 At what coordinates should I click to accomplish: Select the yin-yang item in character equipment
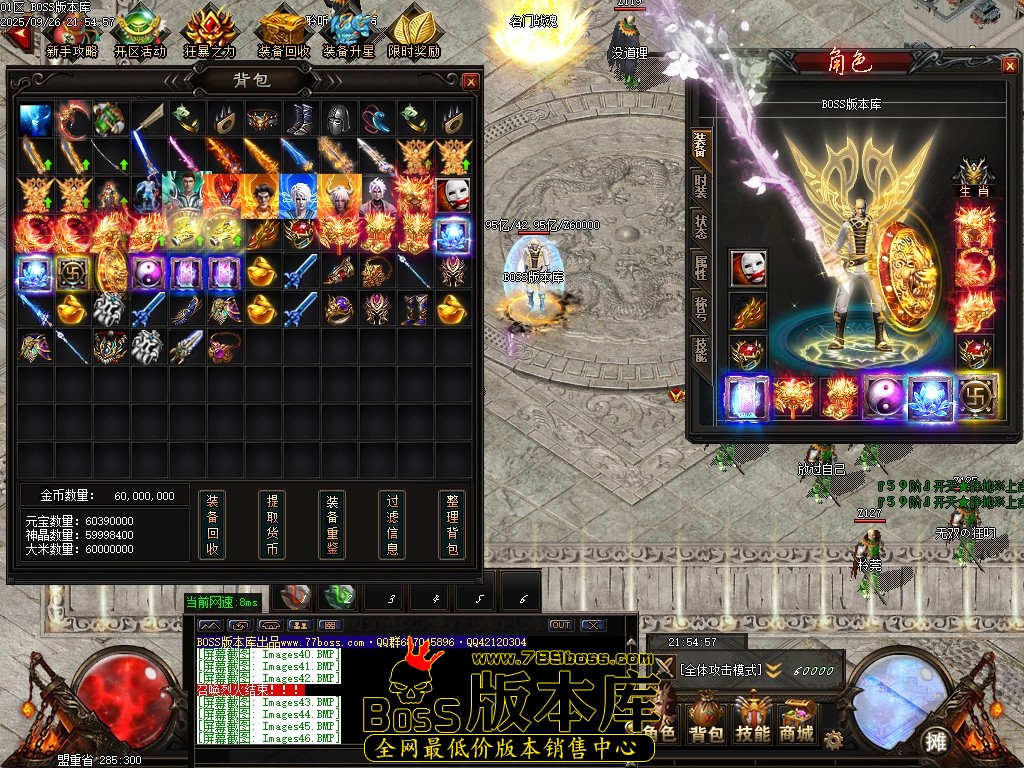point(885,396)
